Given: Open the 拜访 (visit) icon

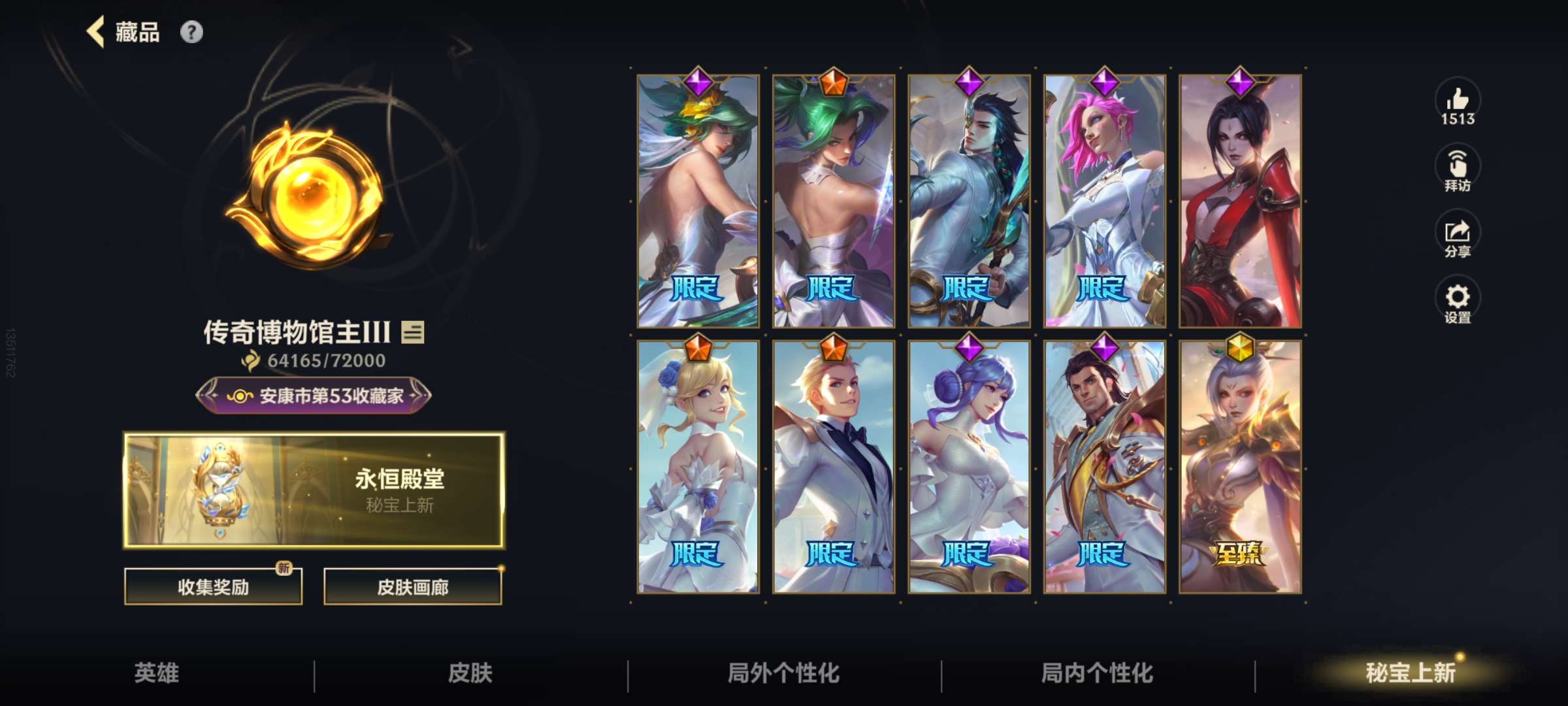Looking at the screenshot, I should tap(1458, 167).
